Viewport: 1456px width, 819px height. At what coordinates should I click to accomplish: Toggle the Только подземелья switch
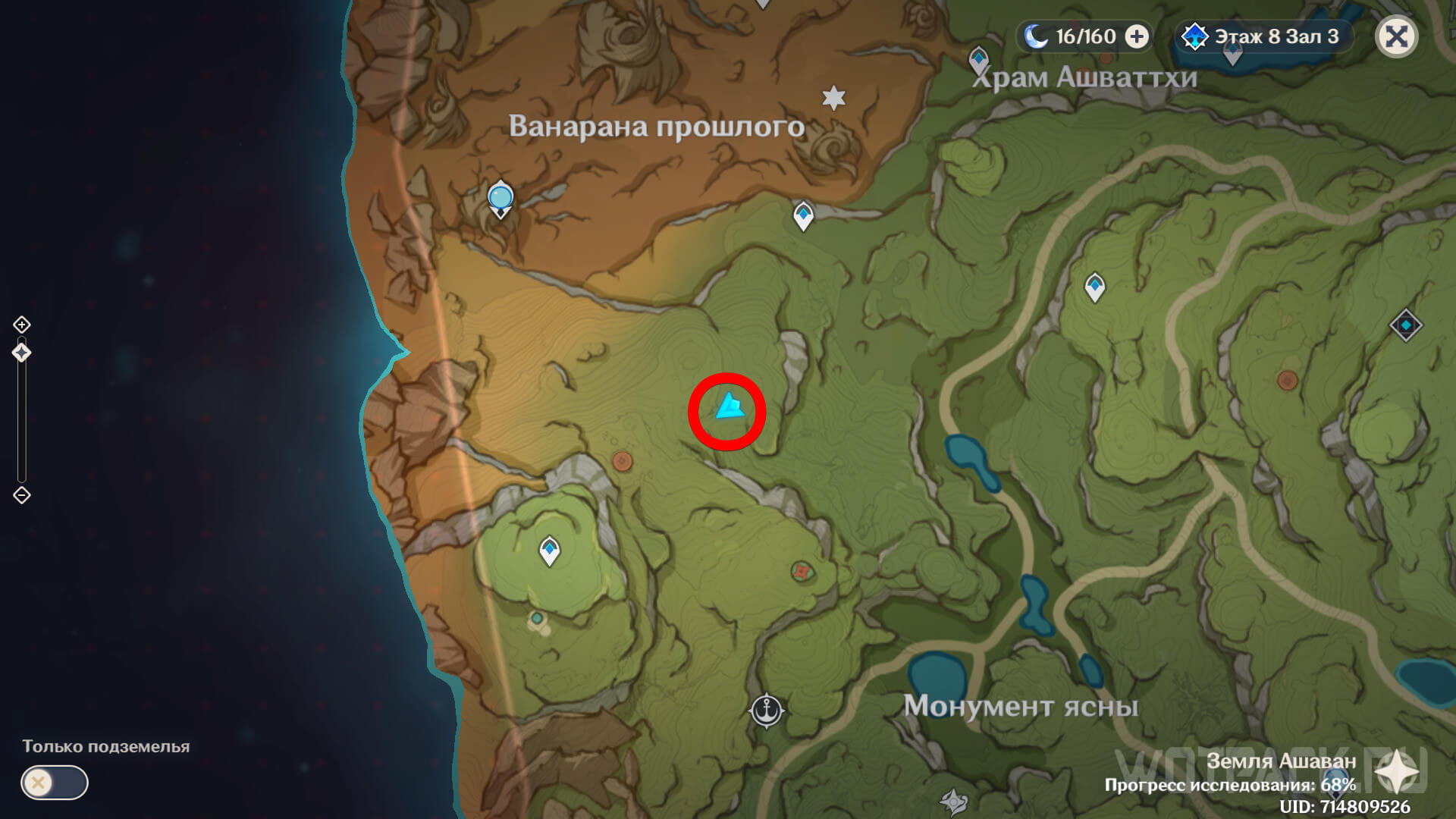[x=55, y=782]
